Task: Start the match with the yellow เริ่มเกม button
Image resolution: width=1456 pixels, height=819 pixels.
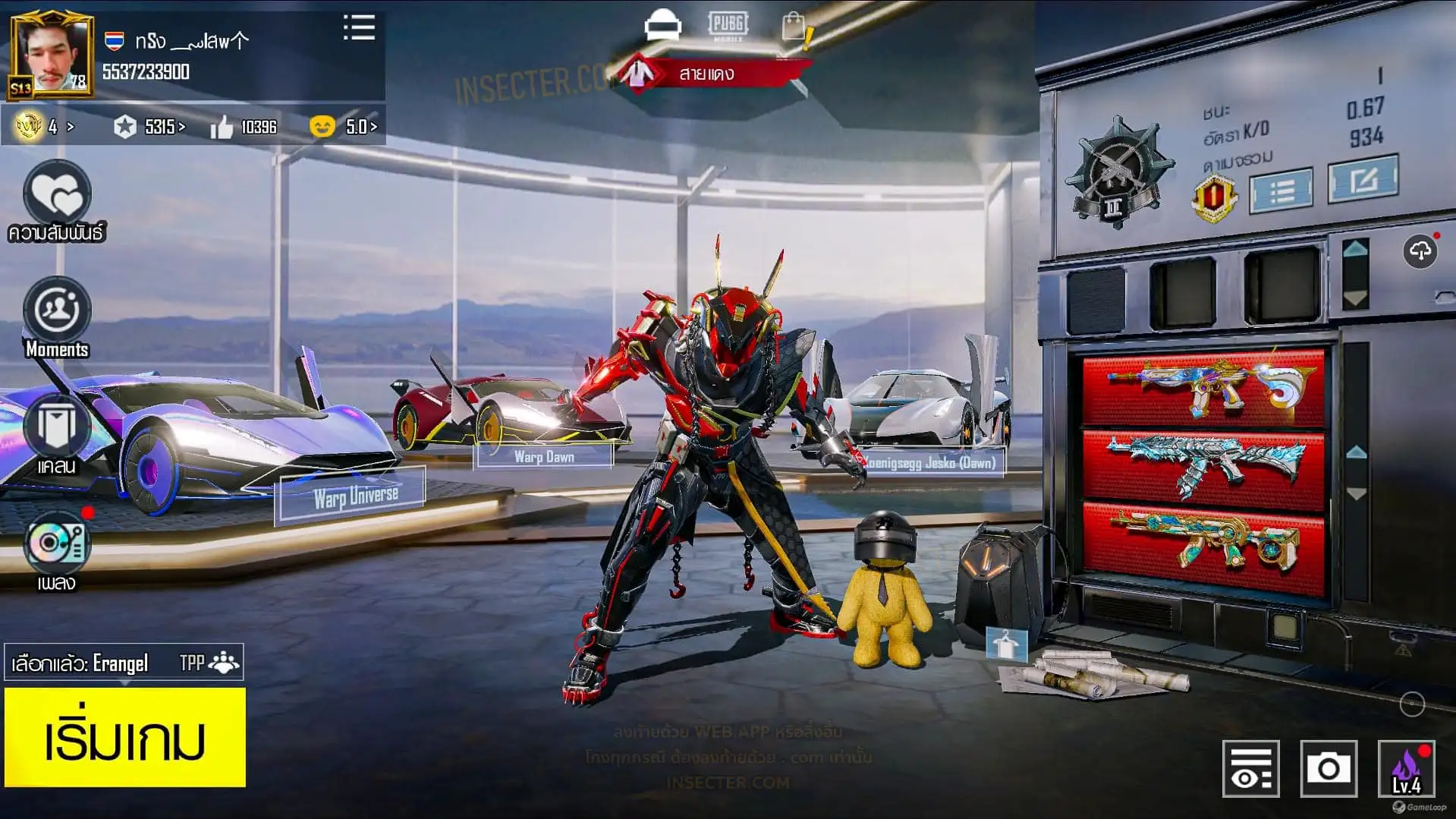Action: coord(125,737)
